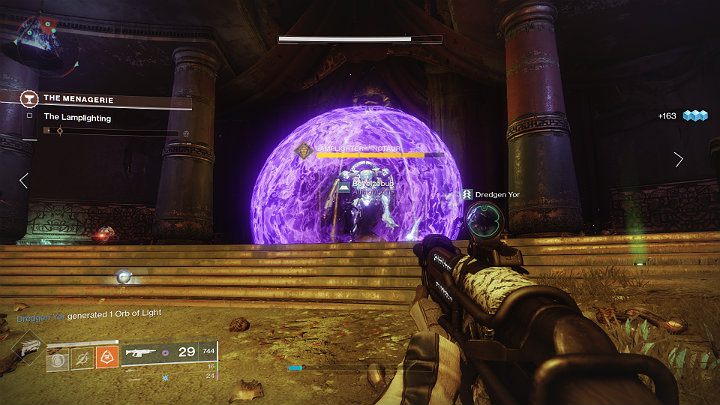Select the equipped rifle weapon slot

(140, 353)
